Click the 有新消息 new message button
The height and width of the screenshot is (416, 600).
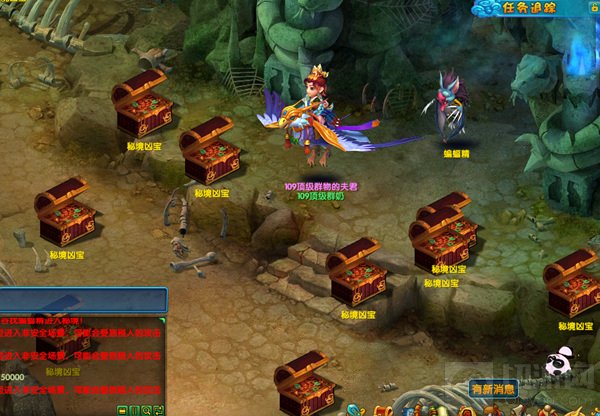coord(493,389)
